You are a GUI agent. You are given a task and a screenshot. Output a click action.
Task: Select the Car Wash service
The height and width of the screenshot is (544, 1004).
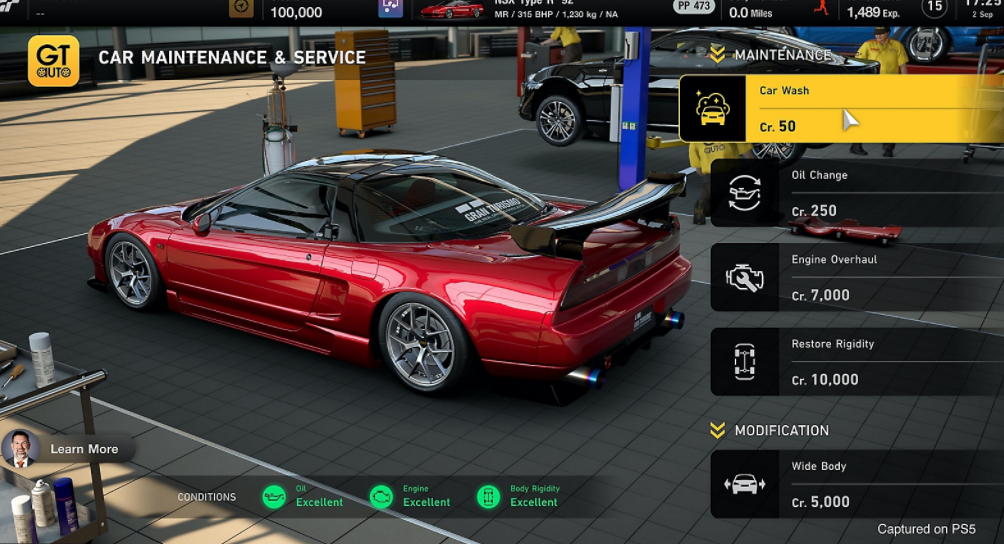[840, 108]
